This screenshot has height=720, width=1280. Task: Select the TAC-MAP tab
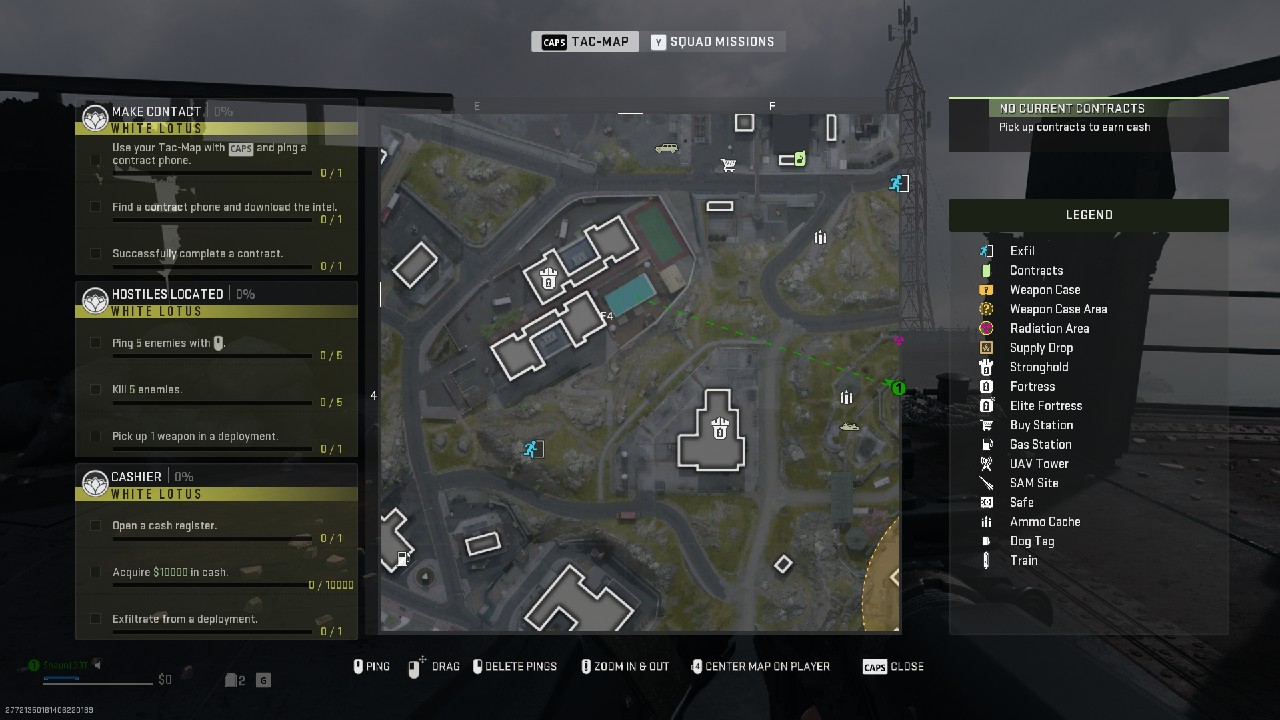tap(585, 41)
